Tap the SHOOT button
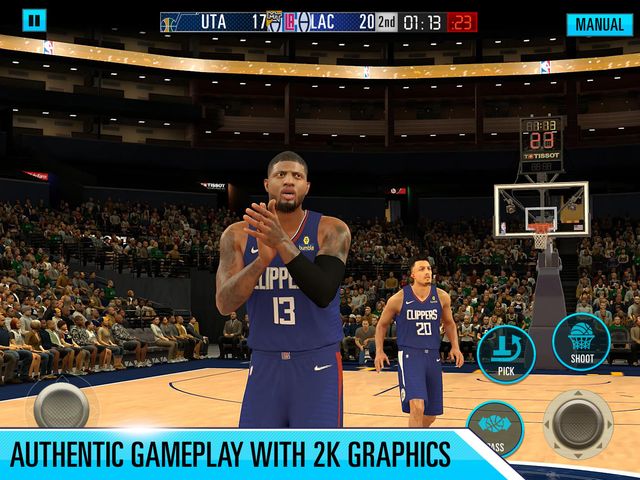The height and width of the screenshot is (480, 640). pos(581,343)
